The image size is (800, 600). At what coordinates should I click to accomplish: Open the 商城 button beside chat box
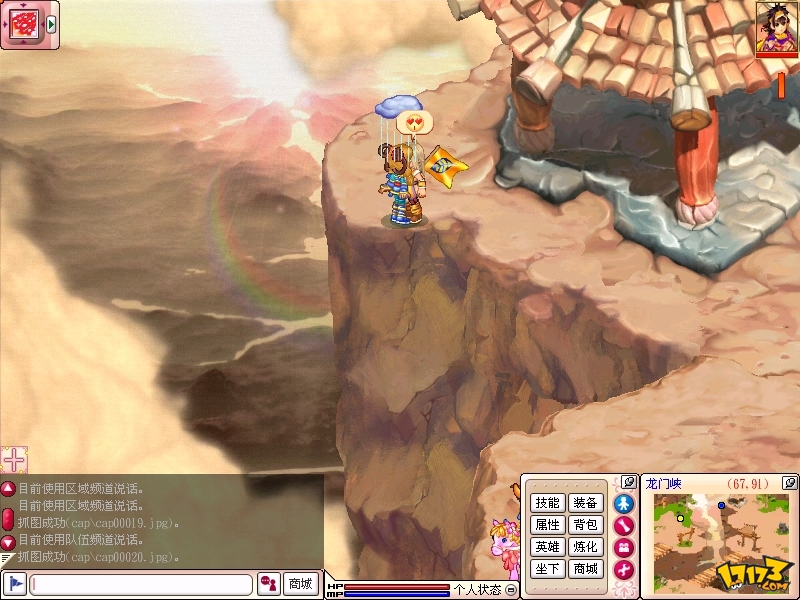coord(300,584)
